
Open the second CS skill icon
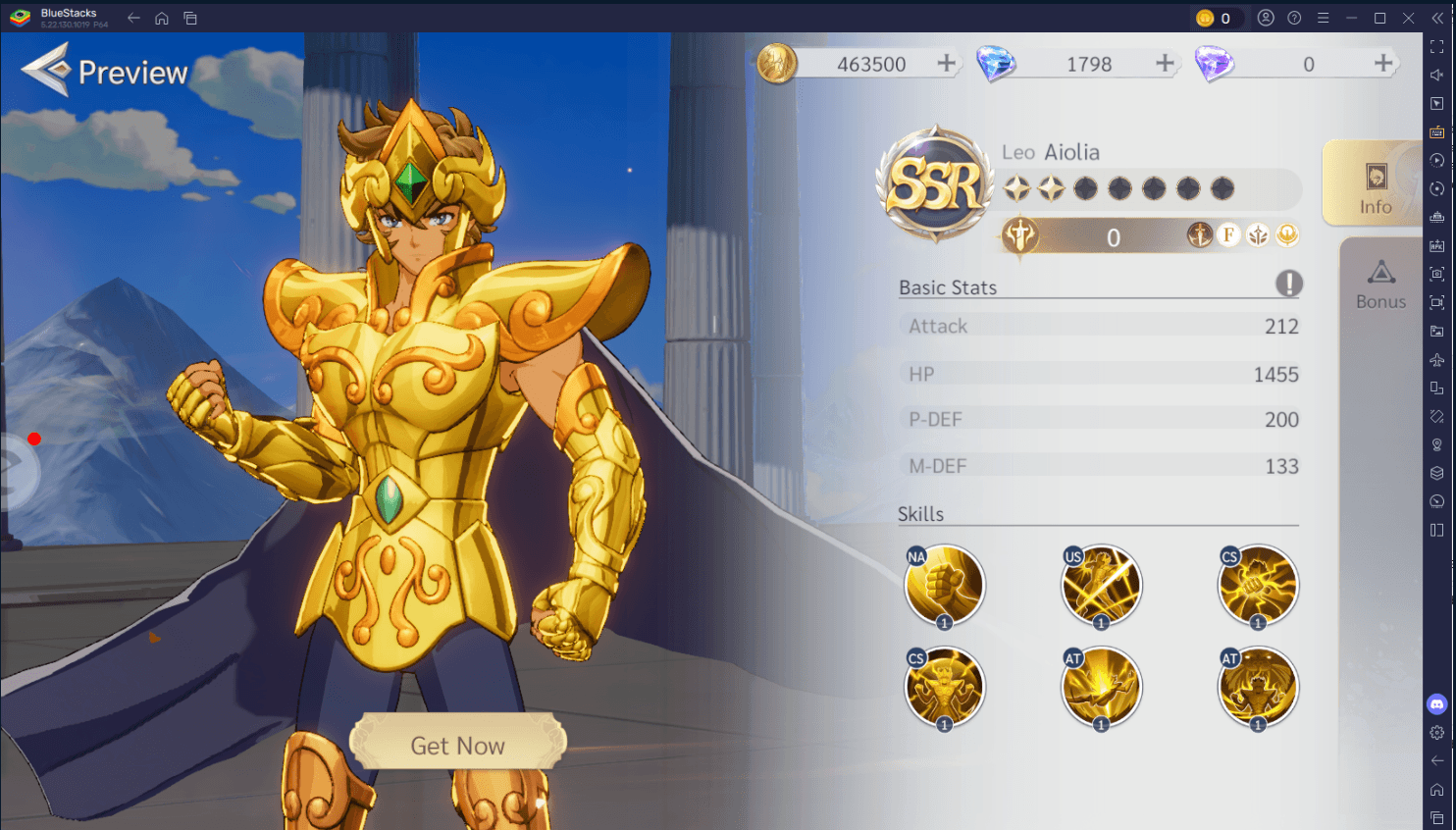tap(944, 685)
